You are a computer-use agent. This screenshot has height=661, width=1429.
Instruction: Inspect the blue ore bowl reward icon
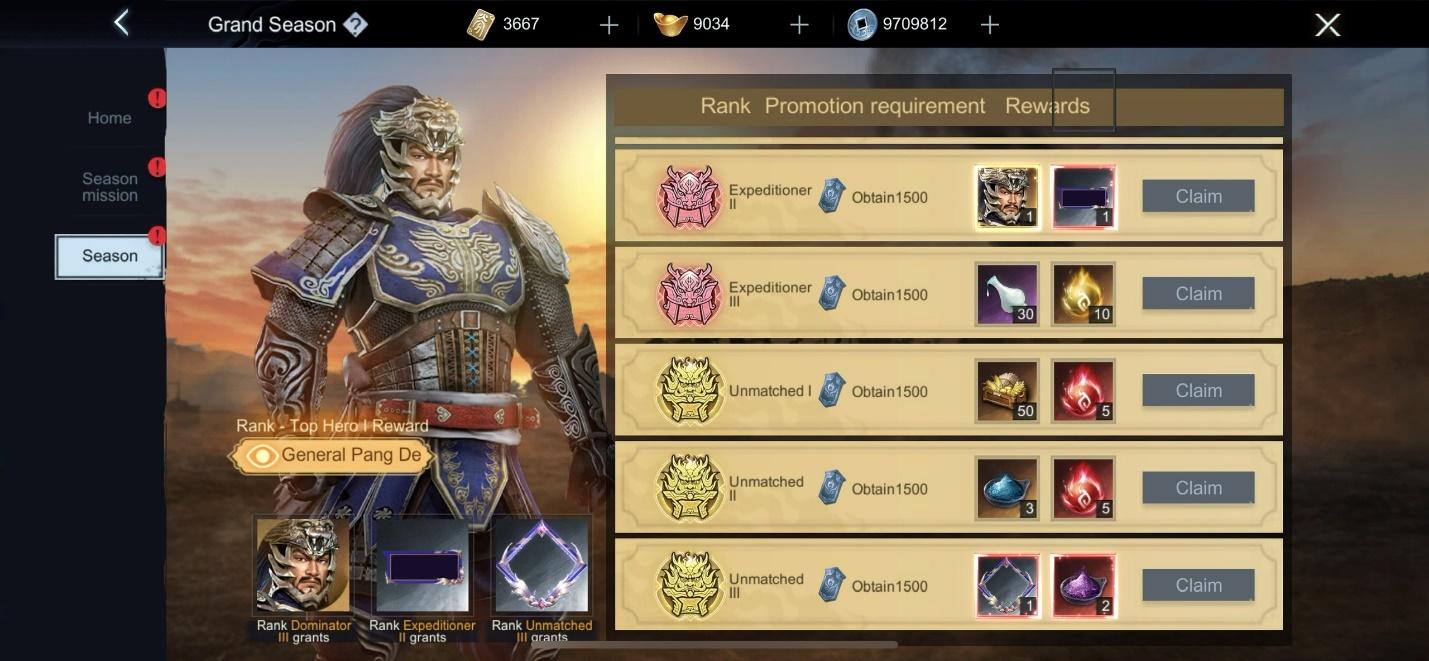(x=1007, y=488)
